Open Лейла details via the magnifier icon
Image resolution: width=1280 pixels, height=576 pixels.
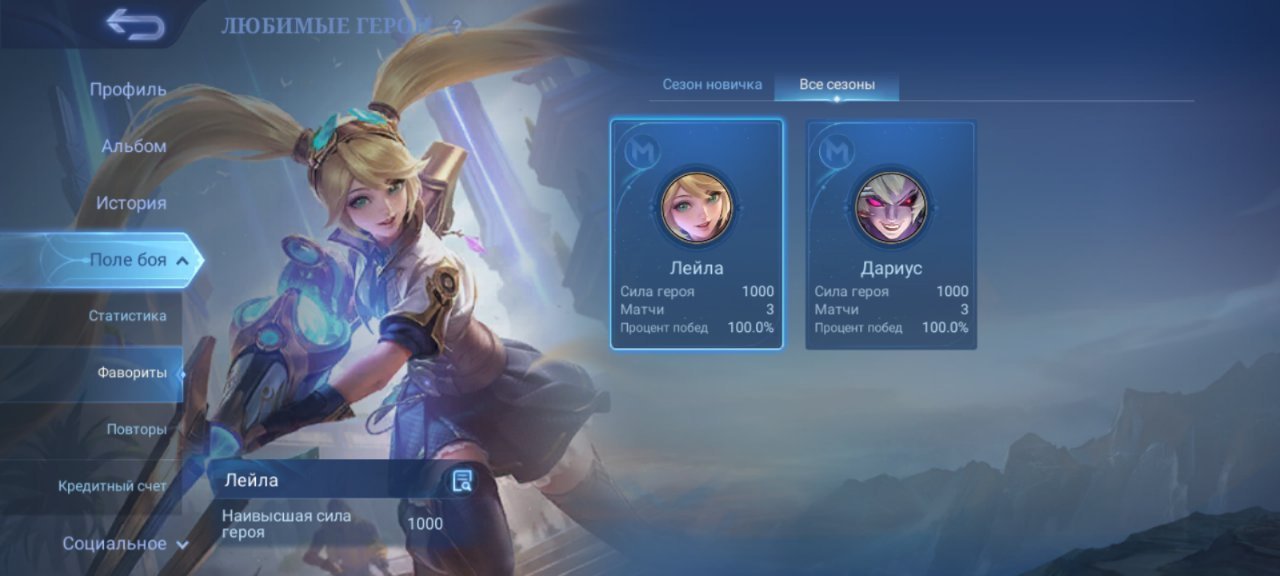pos(461,481)
